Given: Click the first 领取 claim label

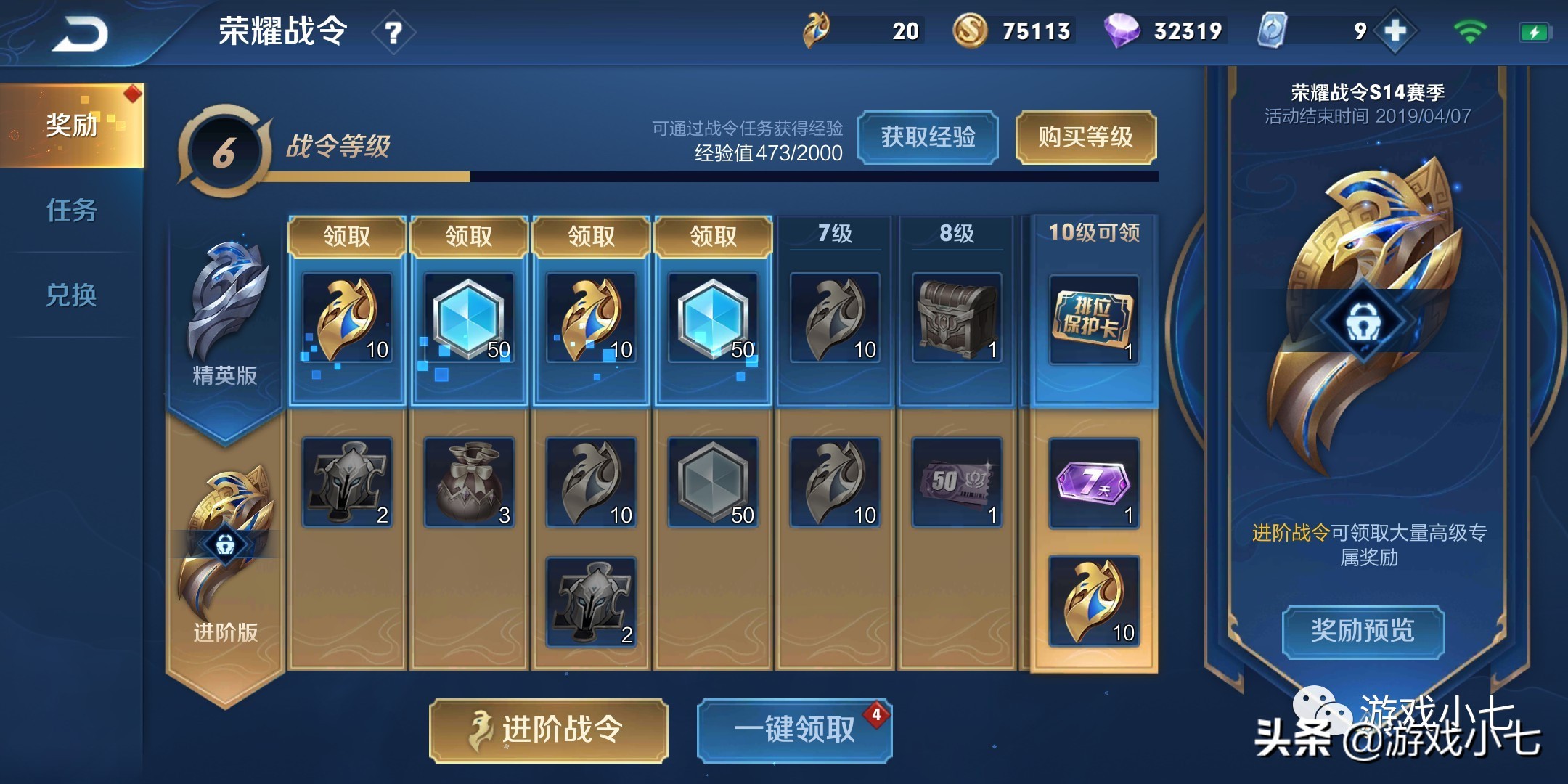Looking at the screenshot, I should pyautogui.click(x=347, y=234).
